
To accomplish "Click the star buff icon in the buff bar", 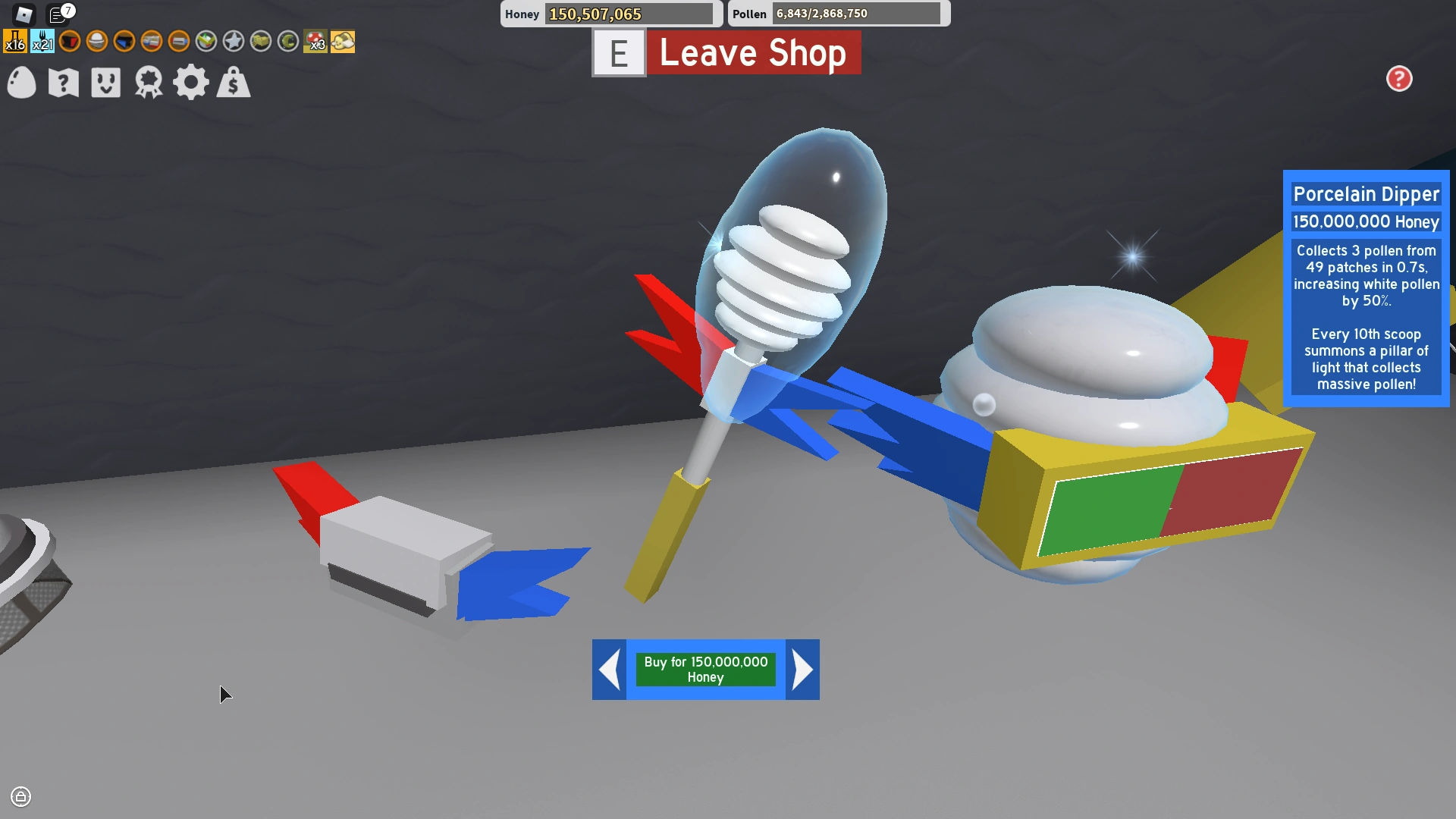I will tap(234, 42).
